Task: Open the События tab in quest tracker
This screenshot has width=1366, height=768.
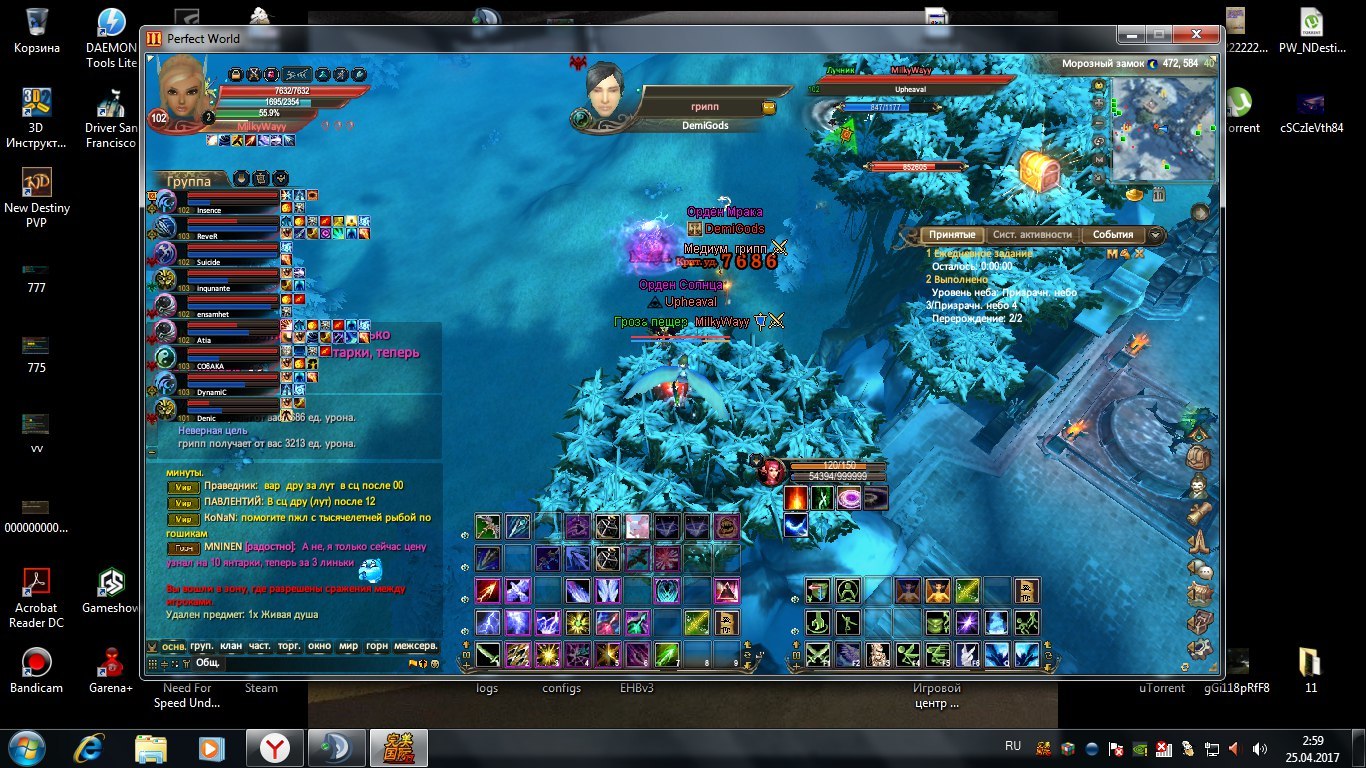Action: pos(1112,235)
